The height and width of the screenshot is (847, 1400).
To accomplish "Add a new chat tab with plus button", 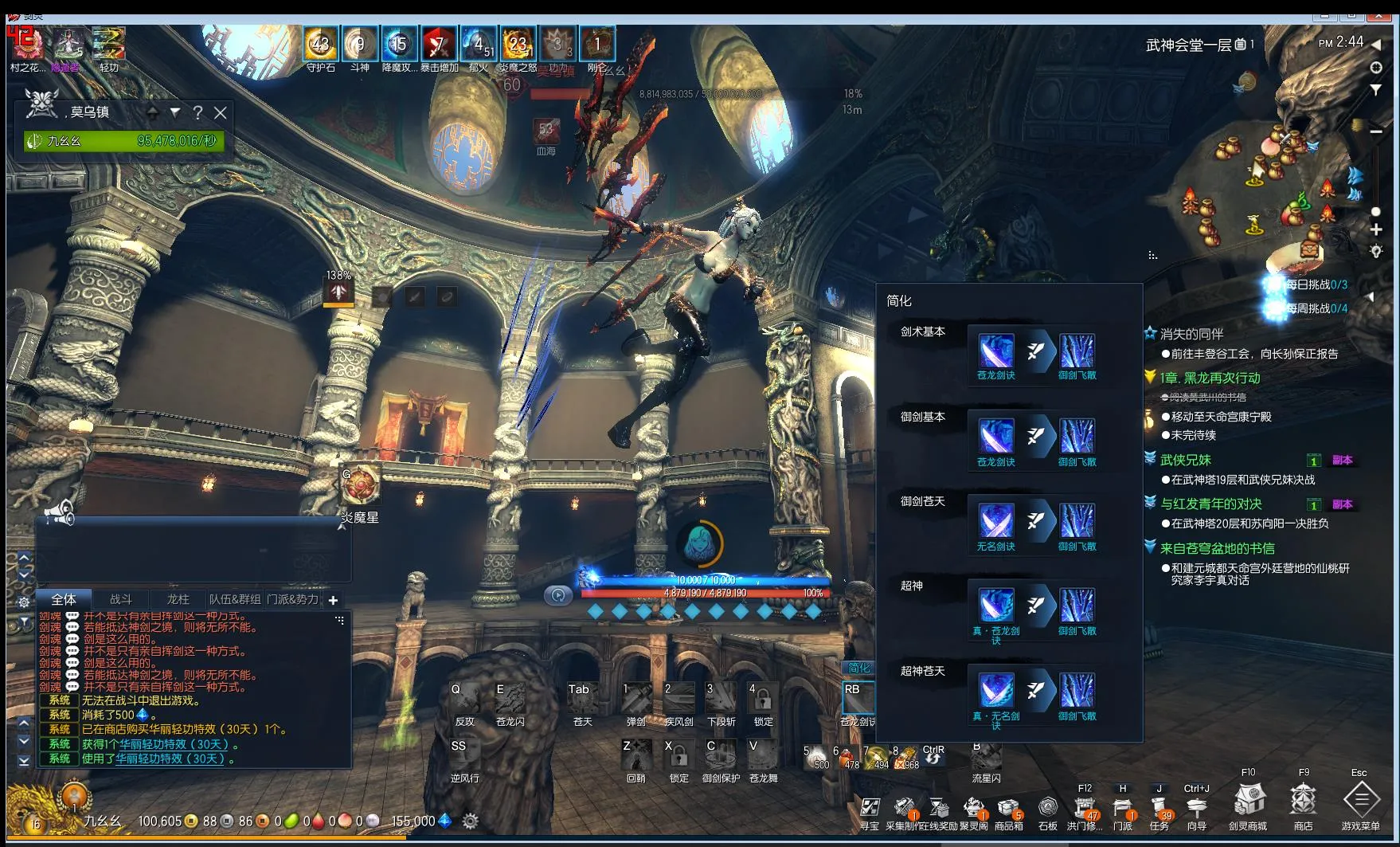I will coord(333,600).
